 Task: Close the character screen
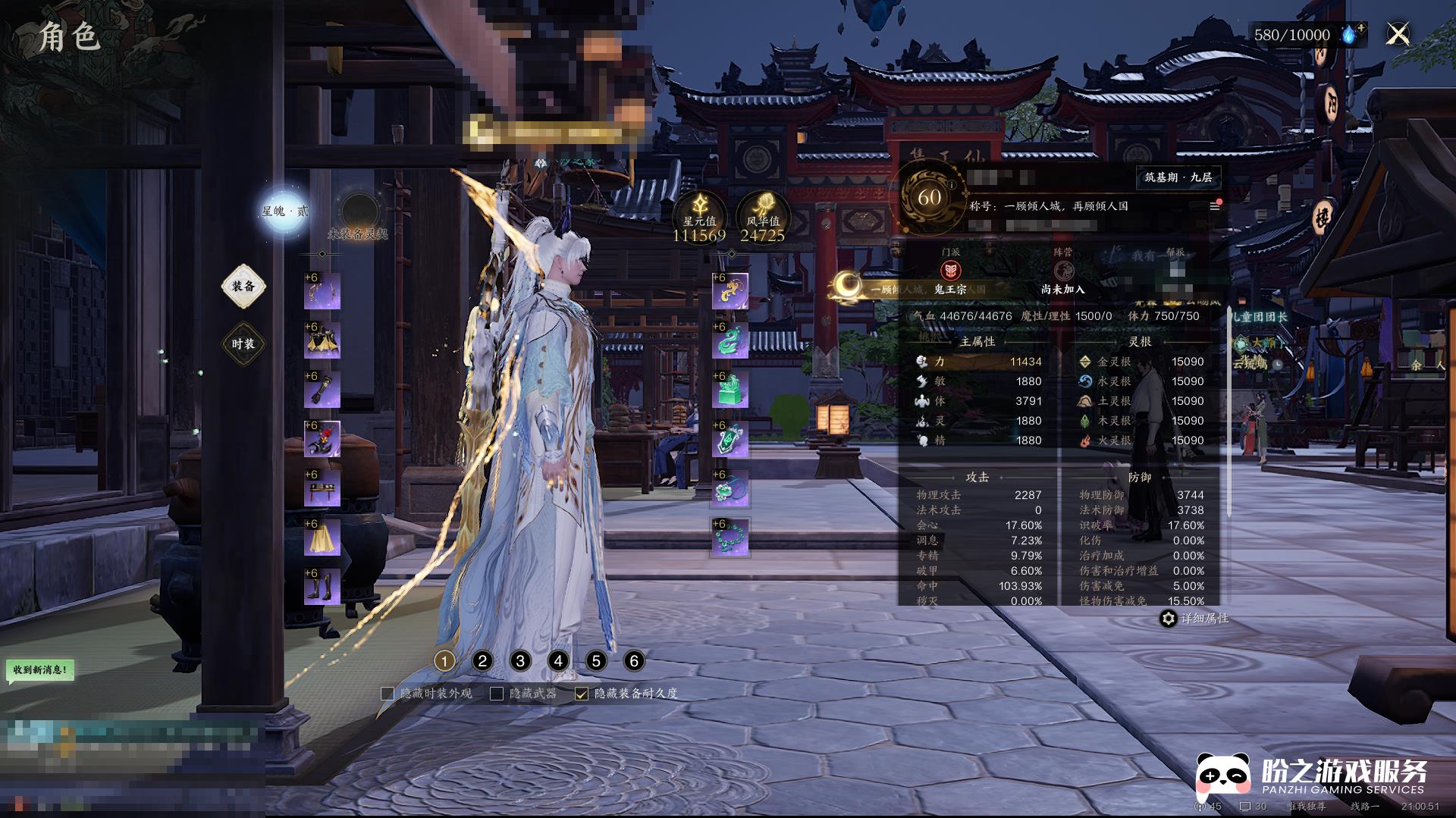coord(1398,34)
